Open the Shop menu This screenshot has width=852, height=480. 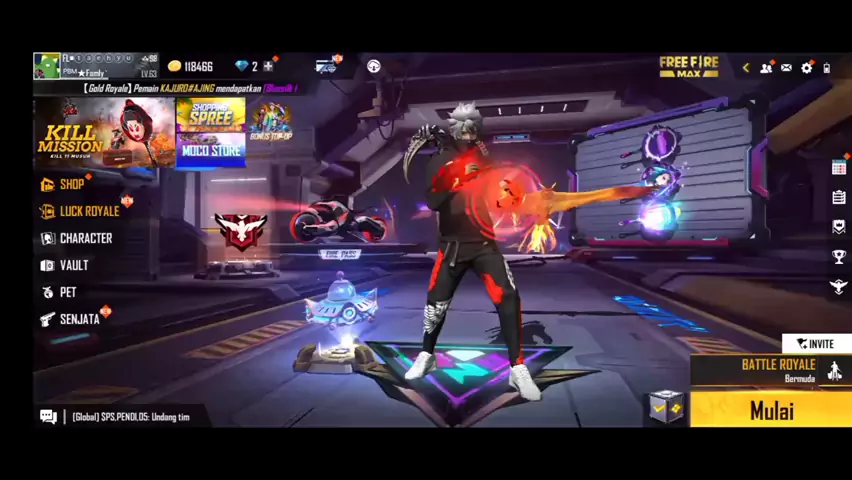point(71,184)
